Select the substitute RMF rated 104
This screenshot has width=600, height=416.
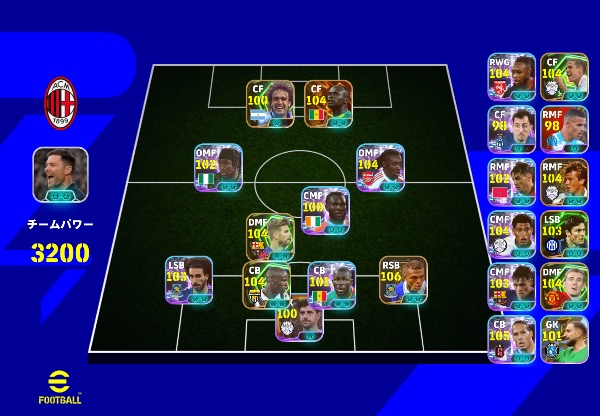[564, 182]
